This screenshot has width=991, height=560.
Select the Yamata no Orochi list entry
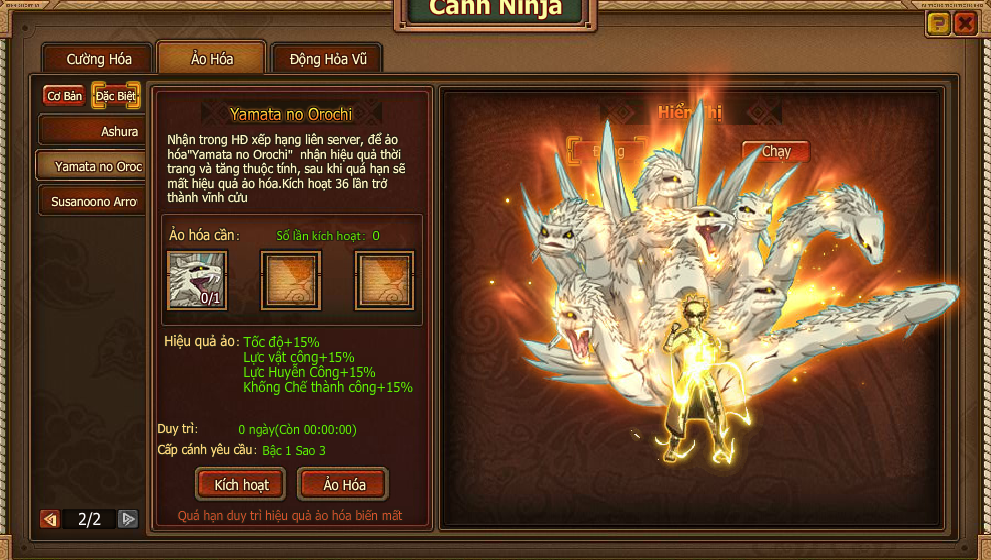(x=92, y=166)
